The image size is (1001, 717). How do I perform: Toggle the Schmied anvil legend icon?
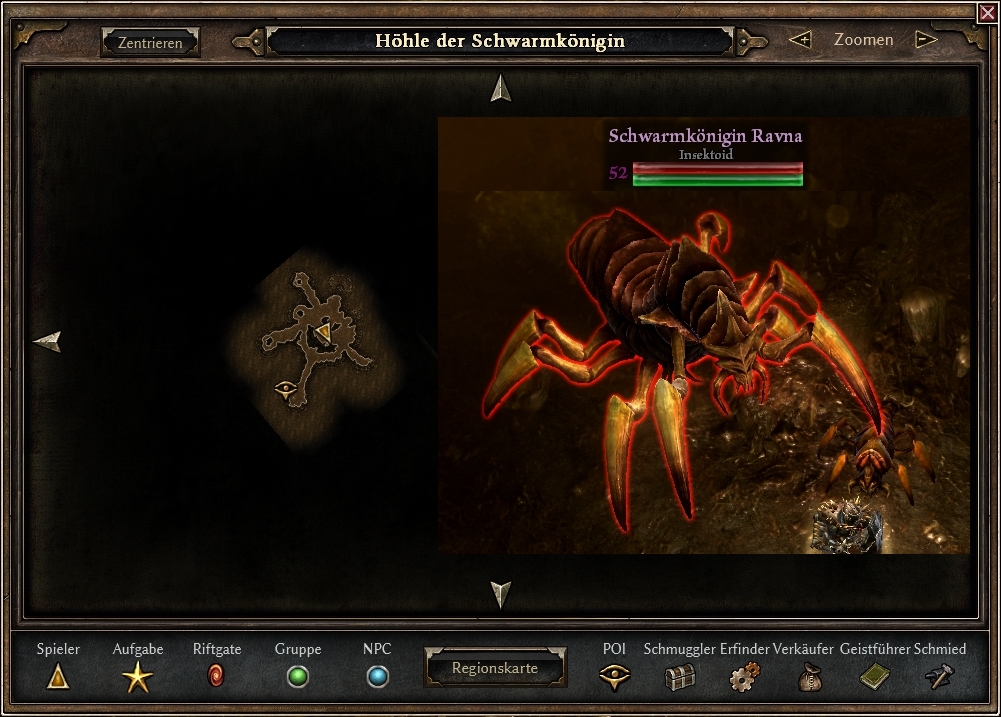pyautogui.click(x=939, y=678)
